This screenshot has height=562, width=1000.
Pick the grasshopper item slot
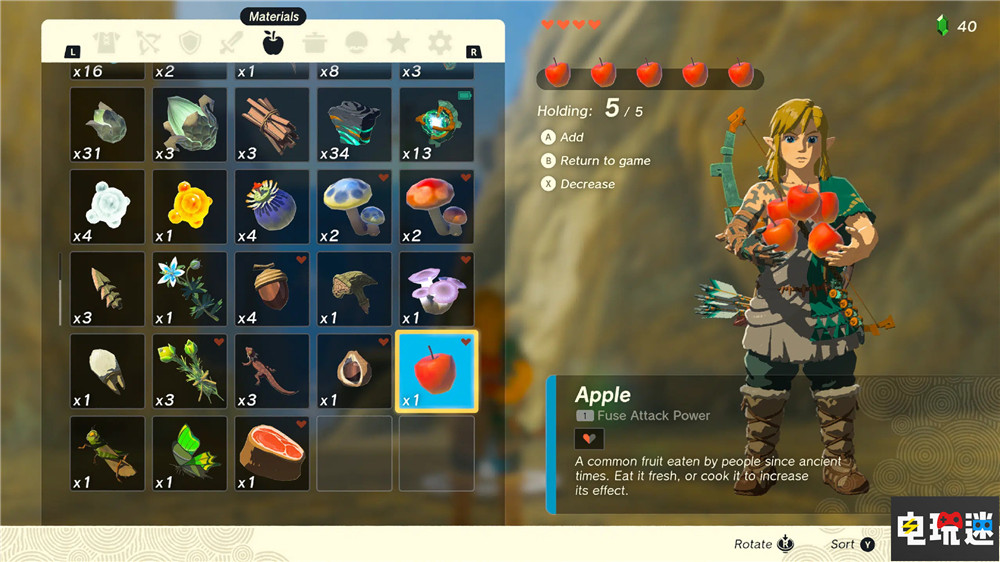107,453
